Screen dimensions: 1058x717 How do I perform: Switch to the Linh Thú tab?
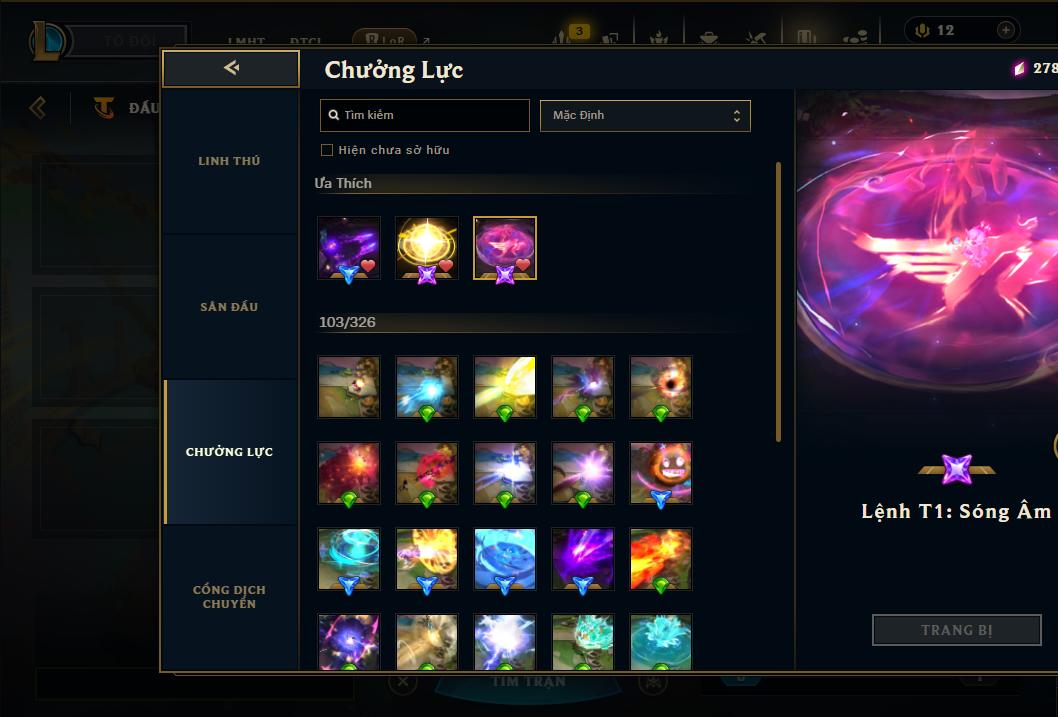pos(229,161)
